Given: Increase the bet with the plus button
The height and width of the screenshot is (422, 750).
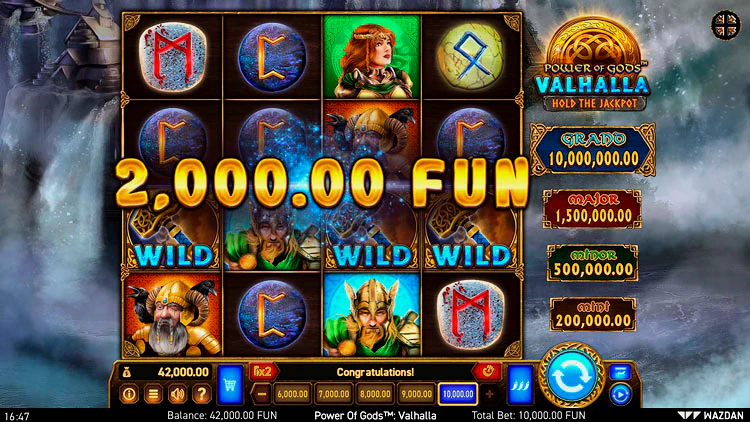Looking at the screenshot, I should click(490, 394).
